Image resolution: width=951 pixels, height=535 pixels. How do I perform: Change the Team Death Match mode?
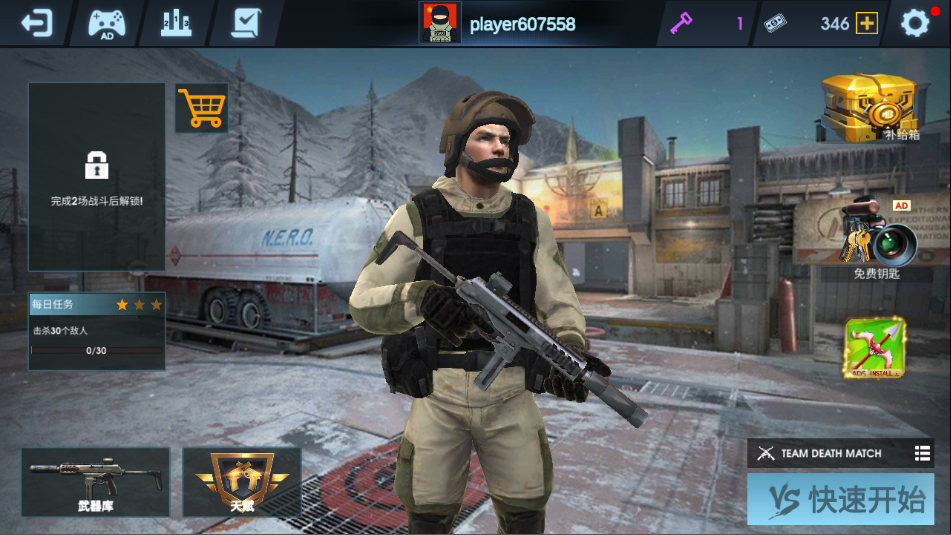pos(840,453)
